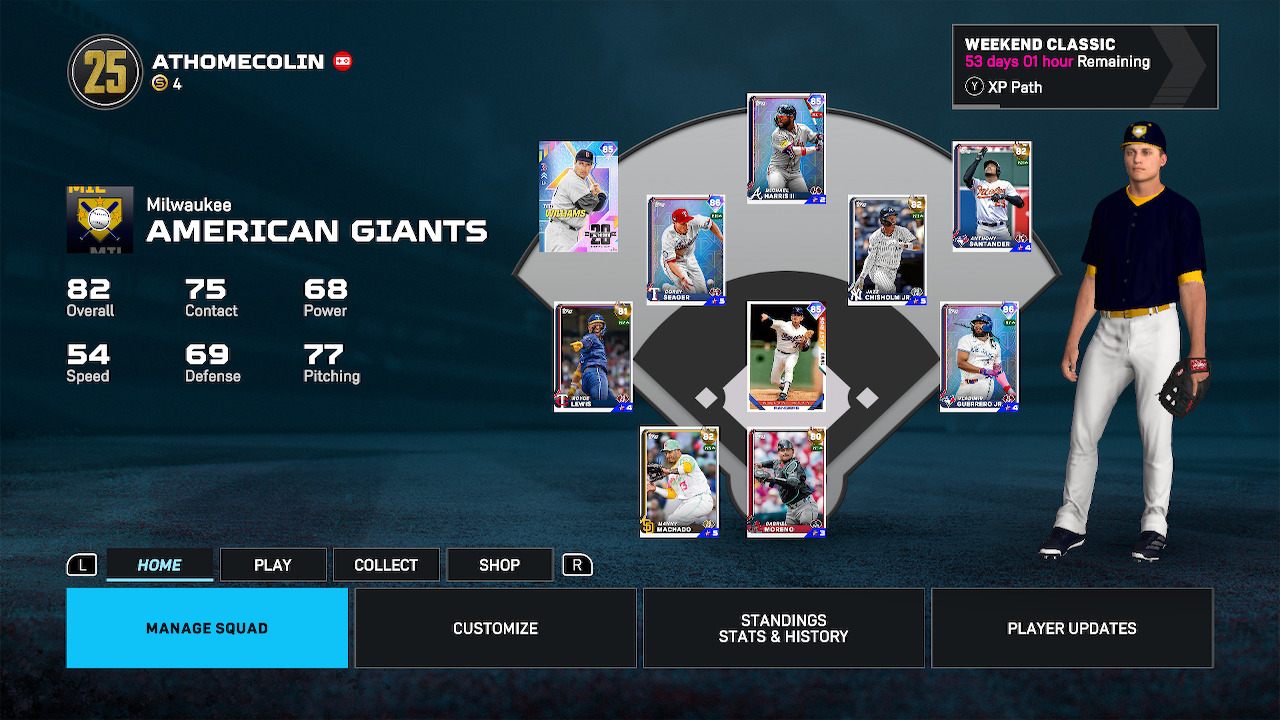The image size is (1280, 720).
Task: Select the Ted Williams player card
Action: (x=578, y=197)
